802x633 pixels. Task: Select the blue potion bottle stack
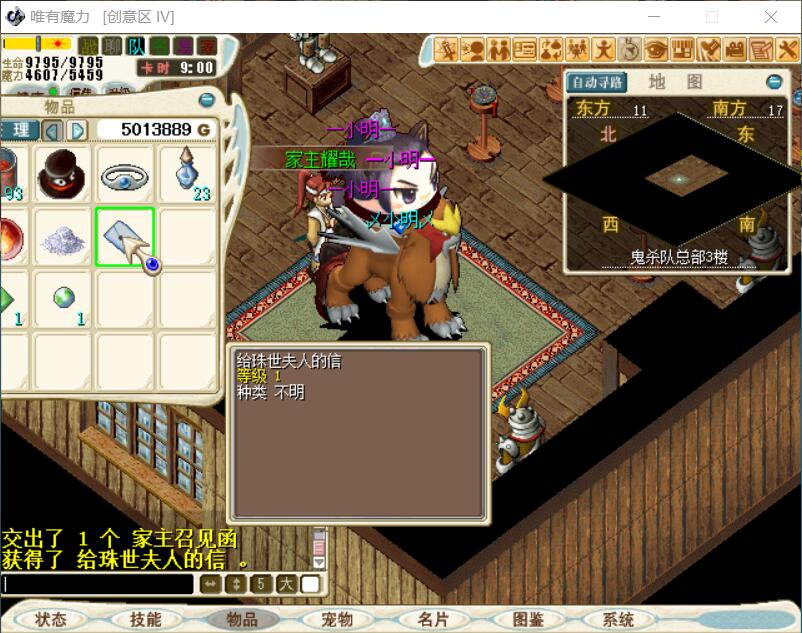pos(187,175)
